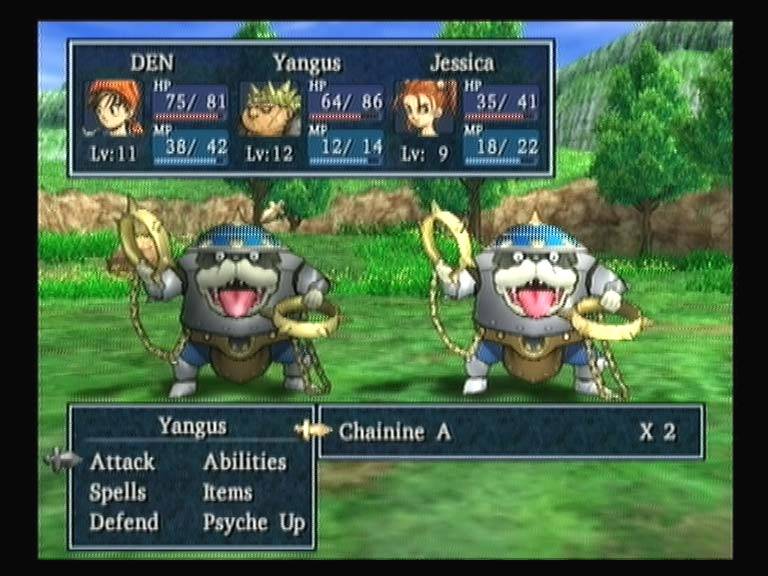The width and height of the screenshot is (768, 576).
Task: Select DEN's character portrait
Action: 113,108
